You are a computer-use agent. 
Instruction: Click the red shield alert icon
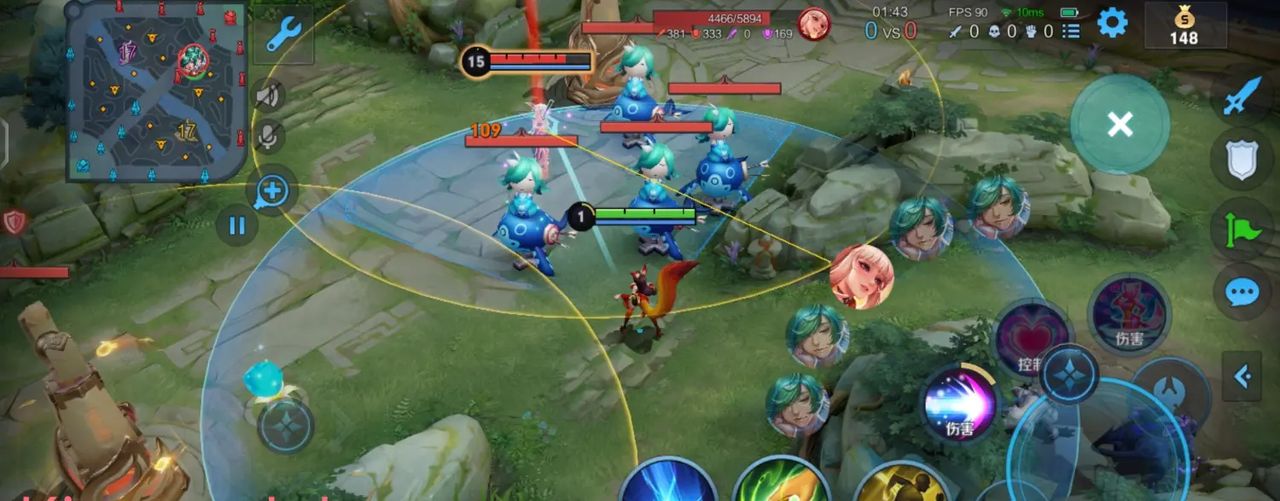tap(14, 222)
